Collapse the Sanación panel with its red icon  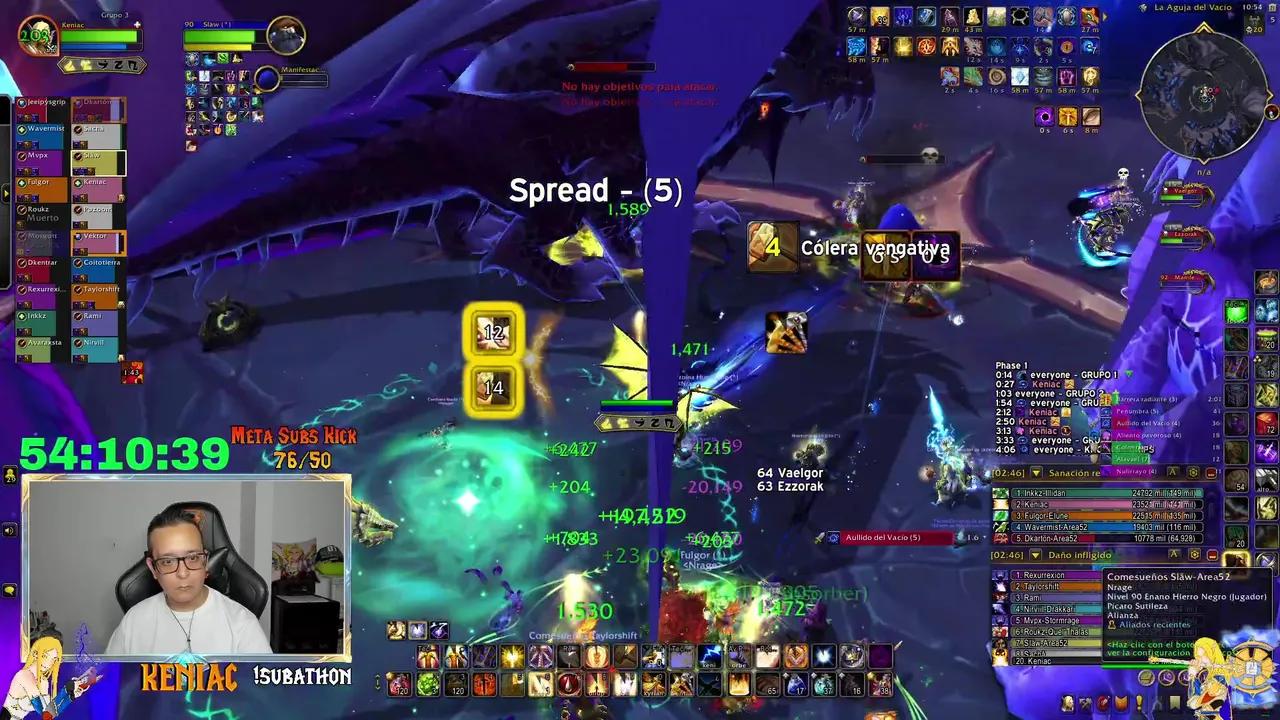(x=1209, y=473)
